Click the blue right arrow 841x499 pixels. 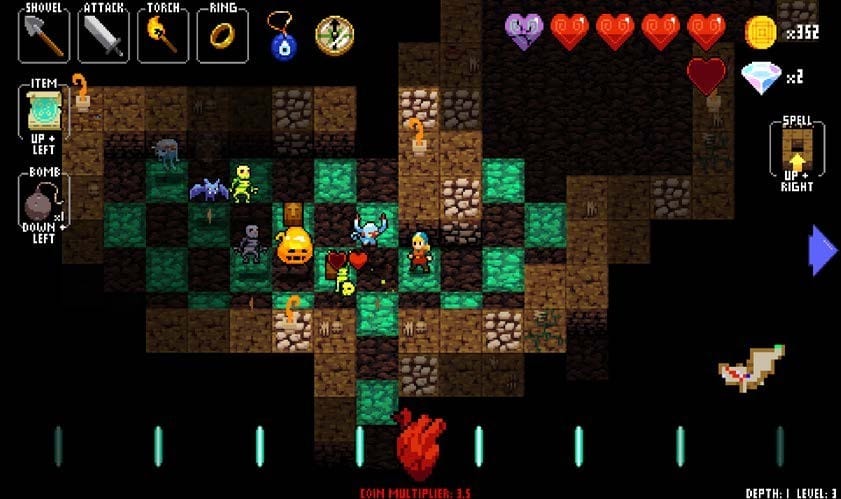822,250
